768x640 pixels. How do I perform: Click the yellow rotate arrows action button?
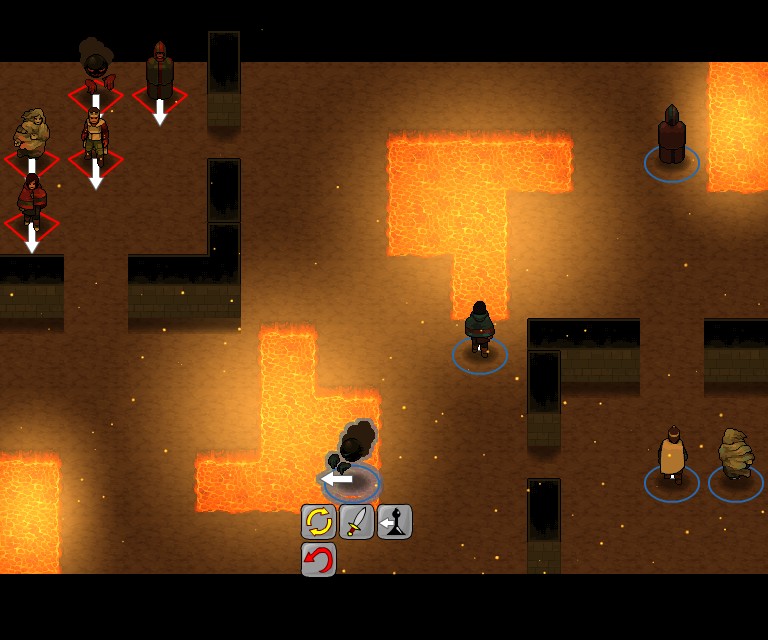pos(318,522)
